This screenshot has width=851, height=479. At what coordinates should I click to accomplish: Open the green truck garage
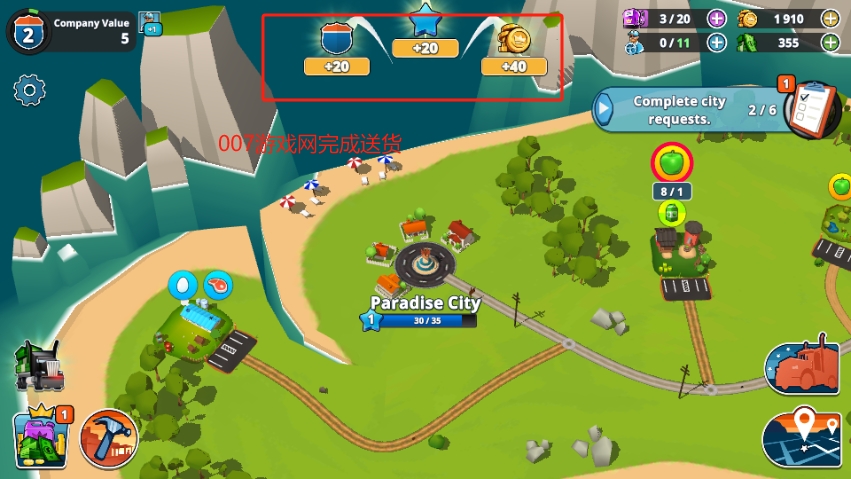pyautogui.click(x=40, y=366)
